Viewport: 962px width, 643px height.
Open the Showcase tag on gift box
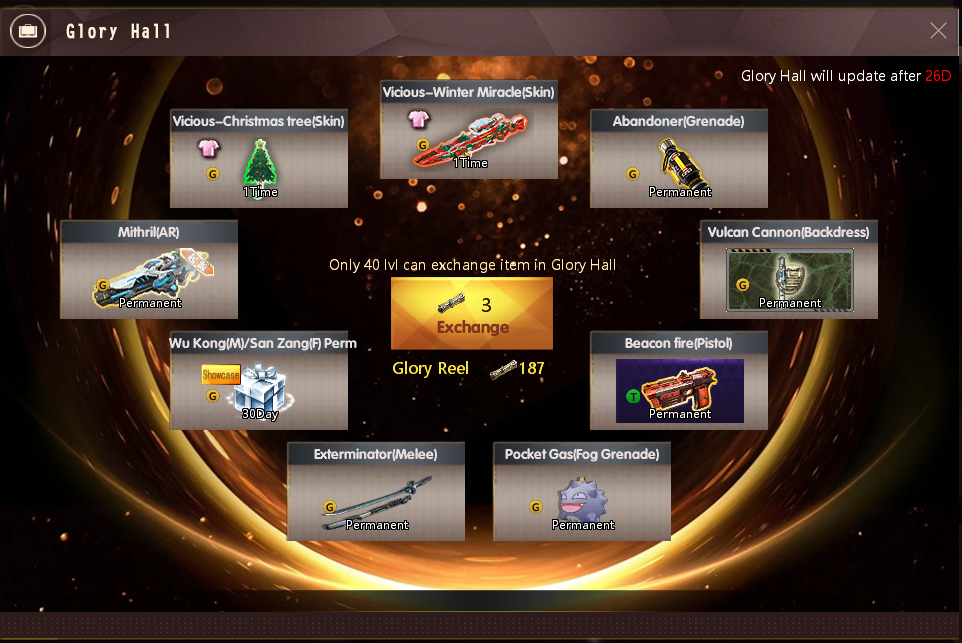pos(220,375)
